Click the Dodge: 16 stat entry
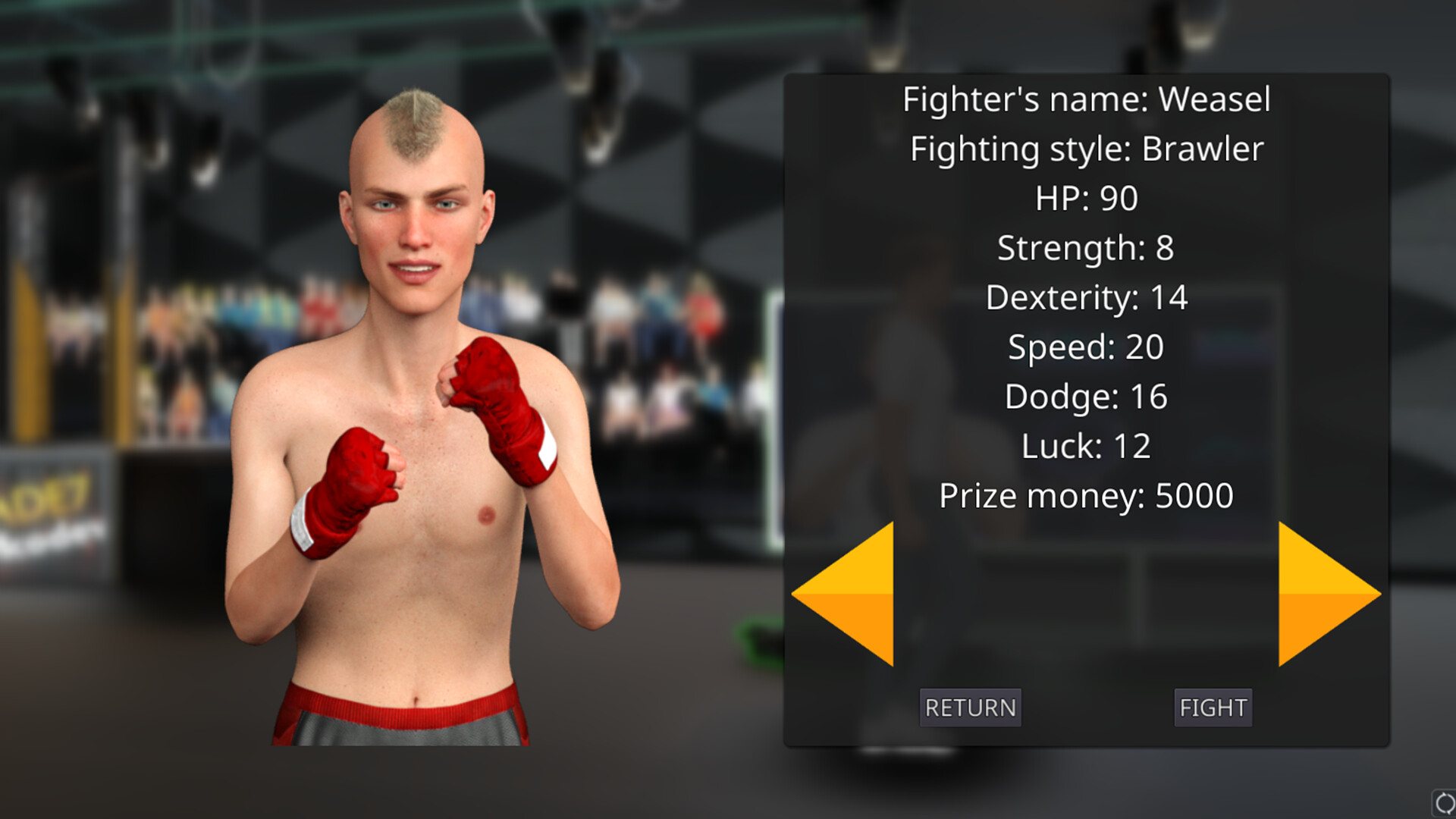The height and width of the screenshot is (819, 1456). coord(1087,396)
